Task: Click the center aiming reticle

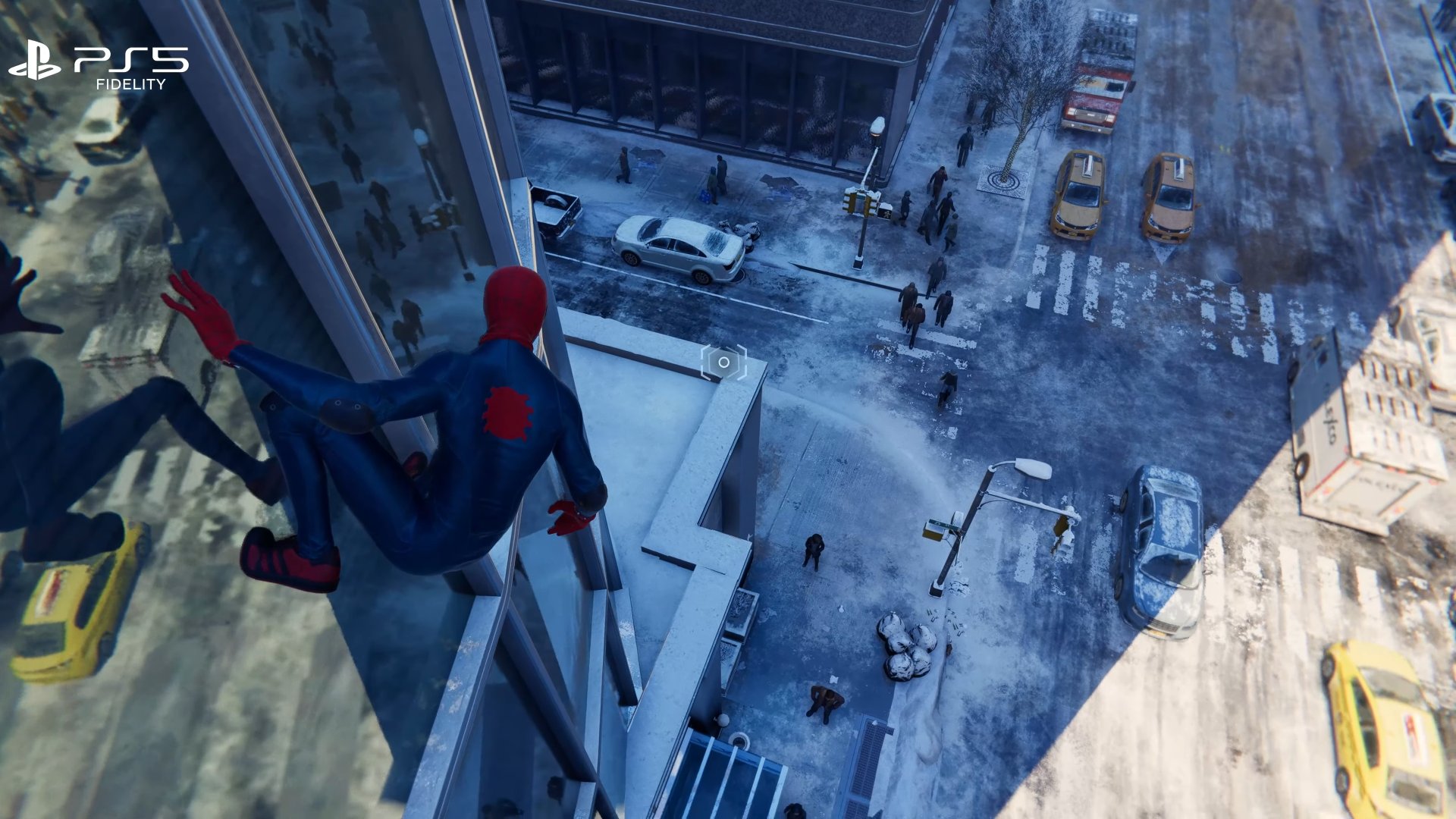Action: click(723, 362)
